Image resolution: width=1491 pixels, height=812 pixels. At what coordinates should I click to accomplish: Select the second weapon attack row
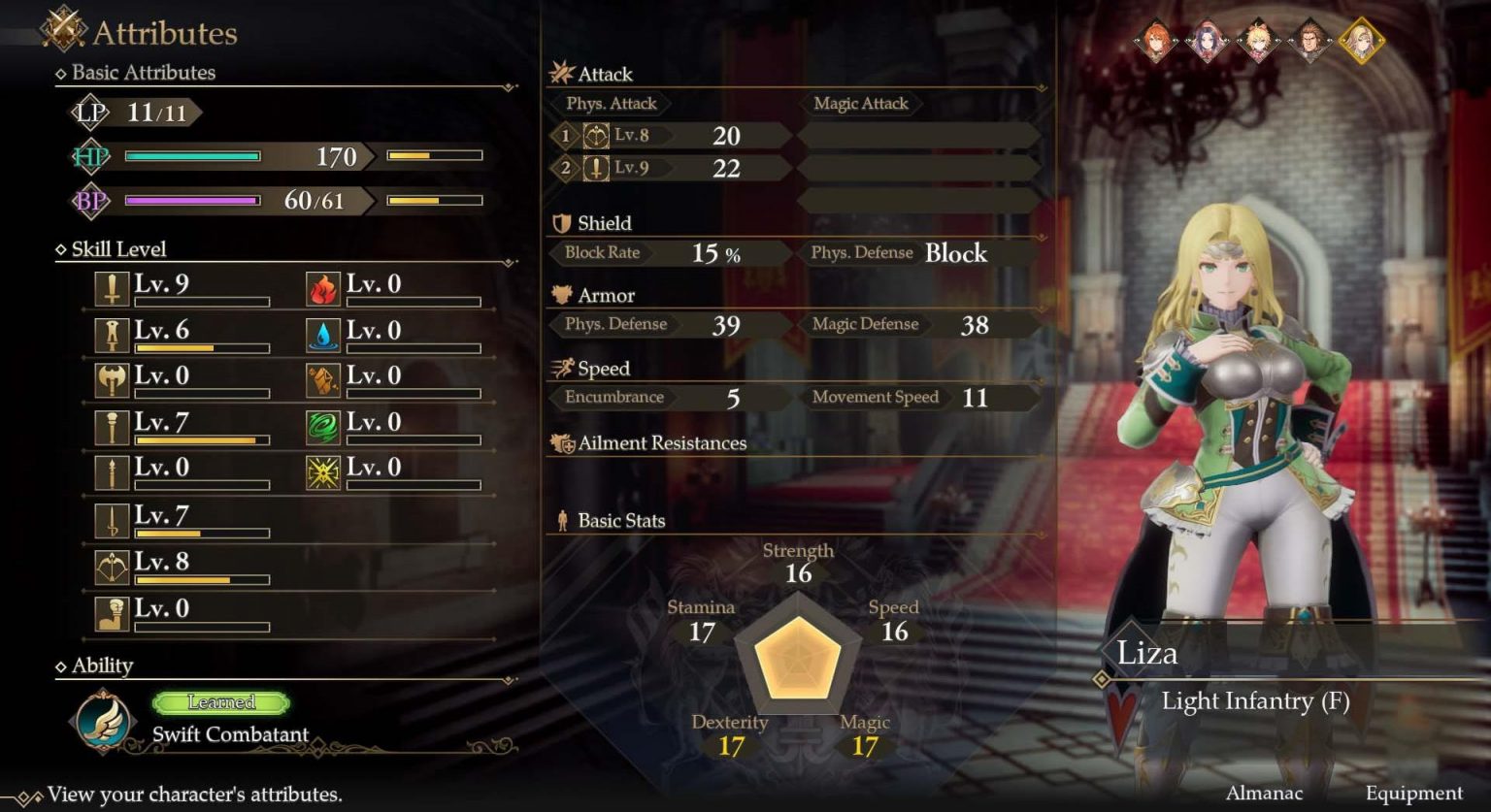[670, 169]
